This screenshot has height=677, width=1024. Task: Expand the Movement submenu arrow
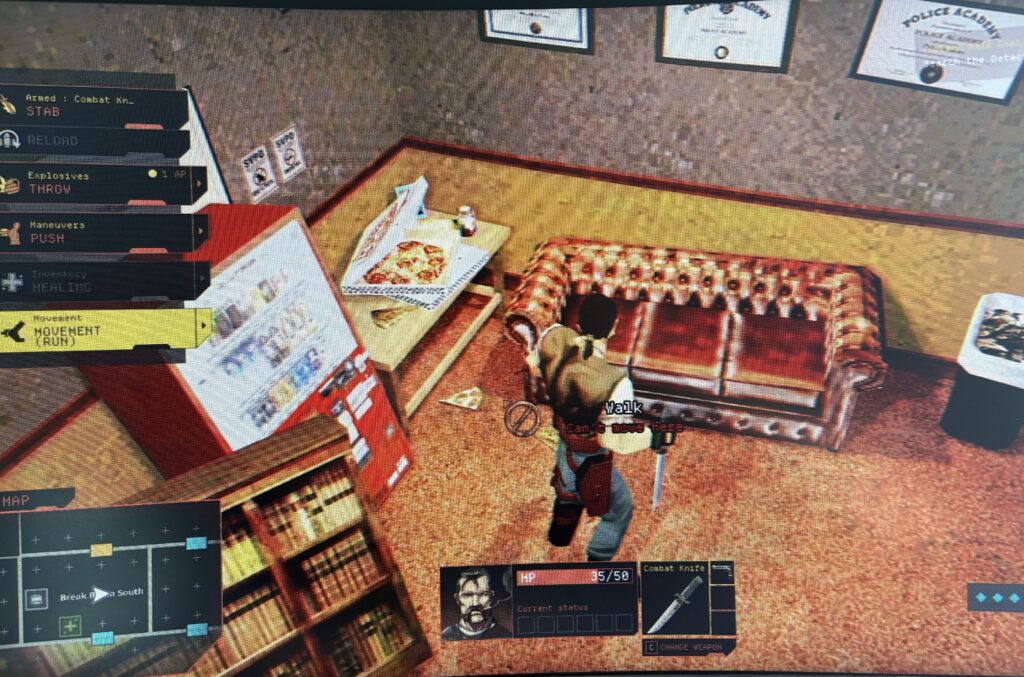(205, 326)
